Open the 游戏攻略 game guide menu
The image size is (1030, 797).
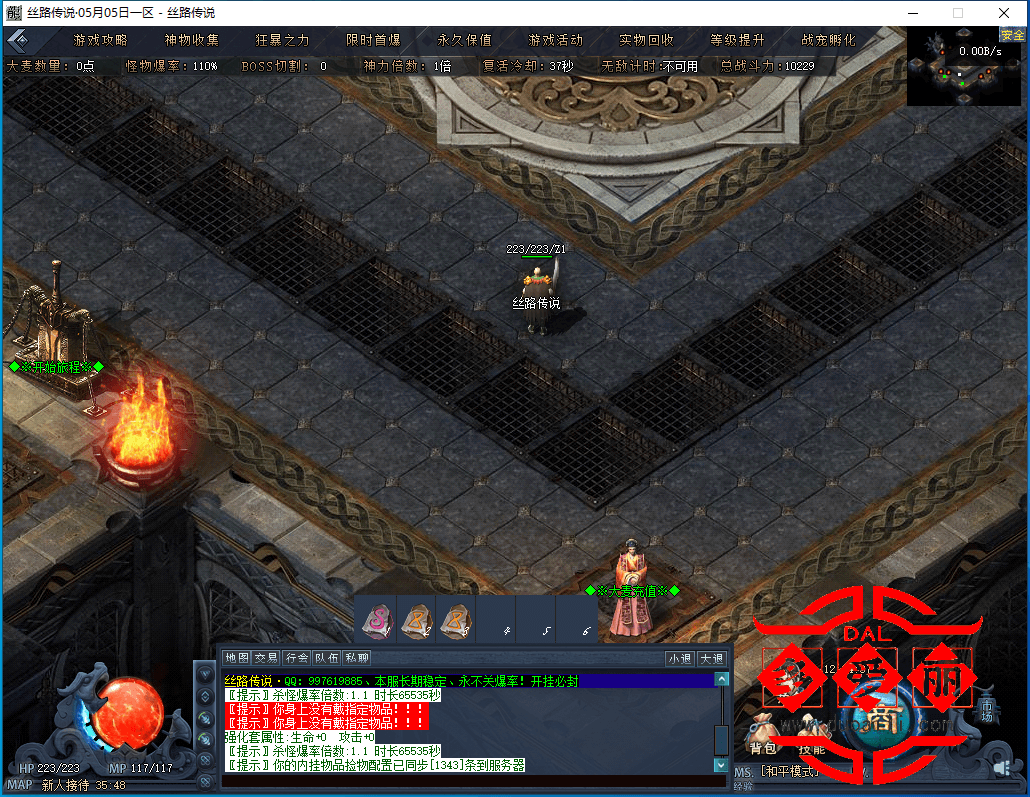tap(101, 40)
